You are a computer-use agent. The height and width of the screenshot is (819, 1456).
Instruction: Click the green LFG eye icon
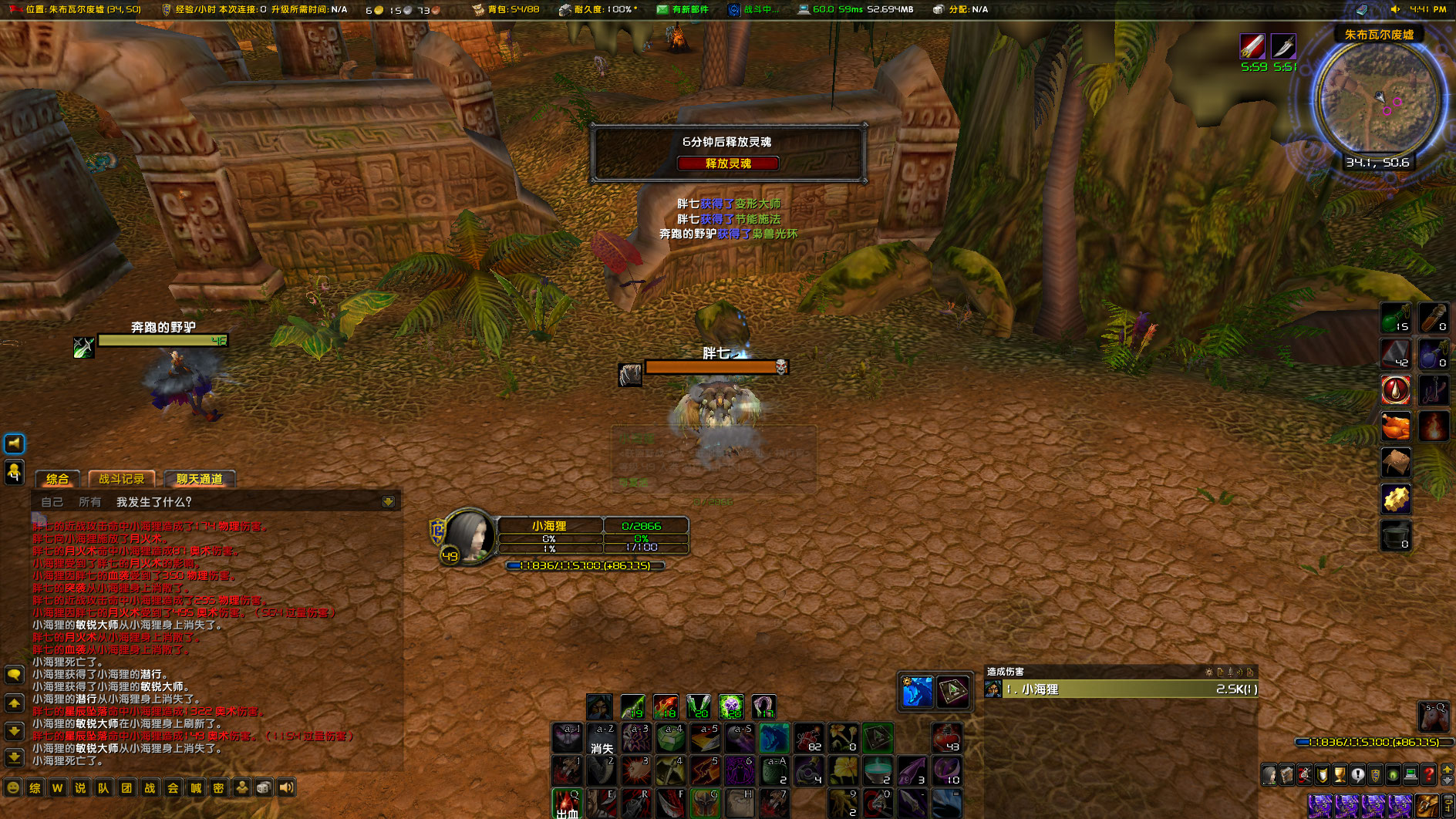[1394, 774]
